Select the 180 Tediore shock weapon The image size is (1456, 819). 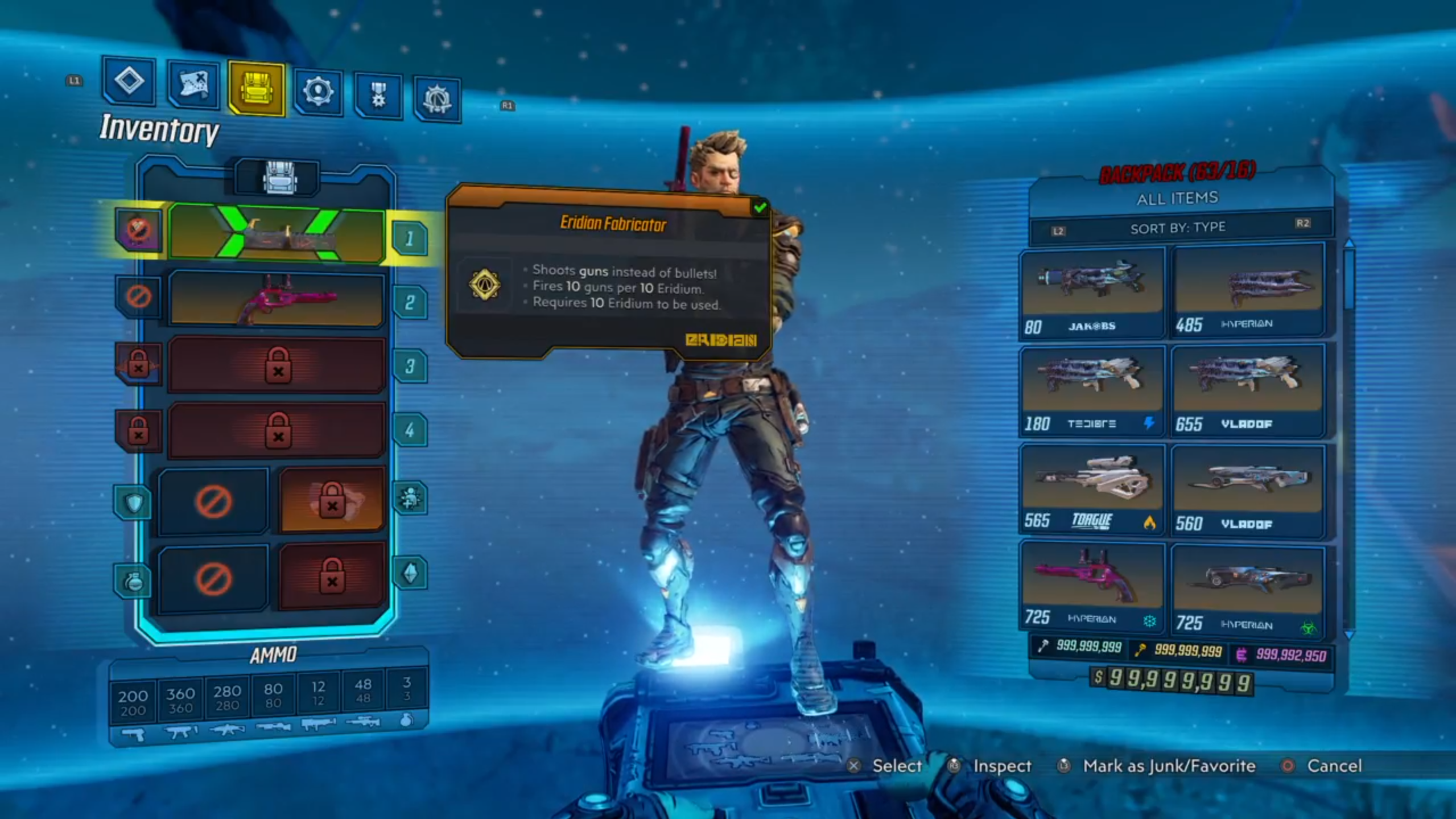click(x=1091, y=390)
